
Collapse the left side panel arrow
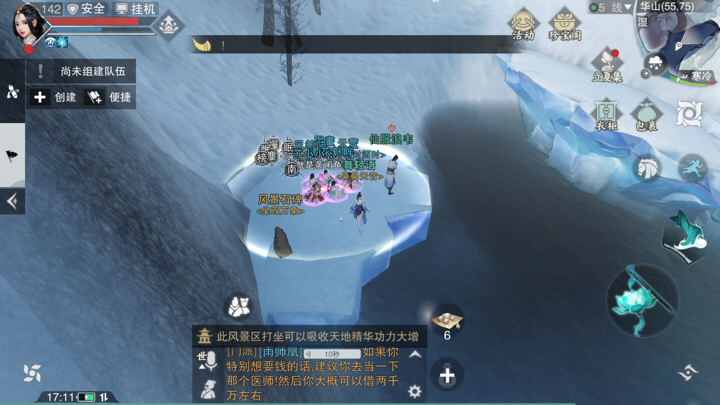tap(12, 201)
